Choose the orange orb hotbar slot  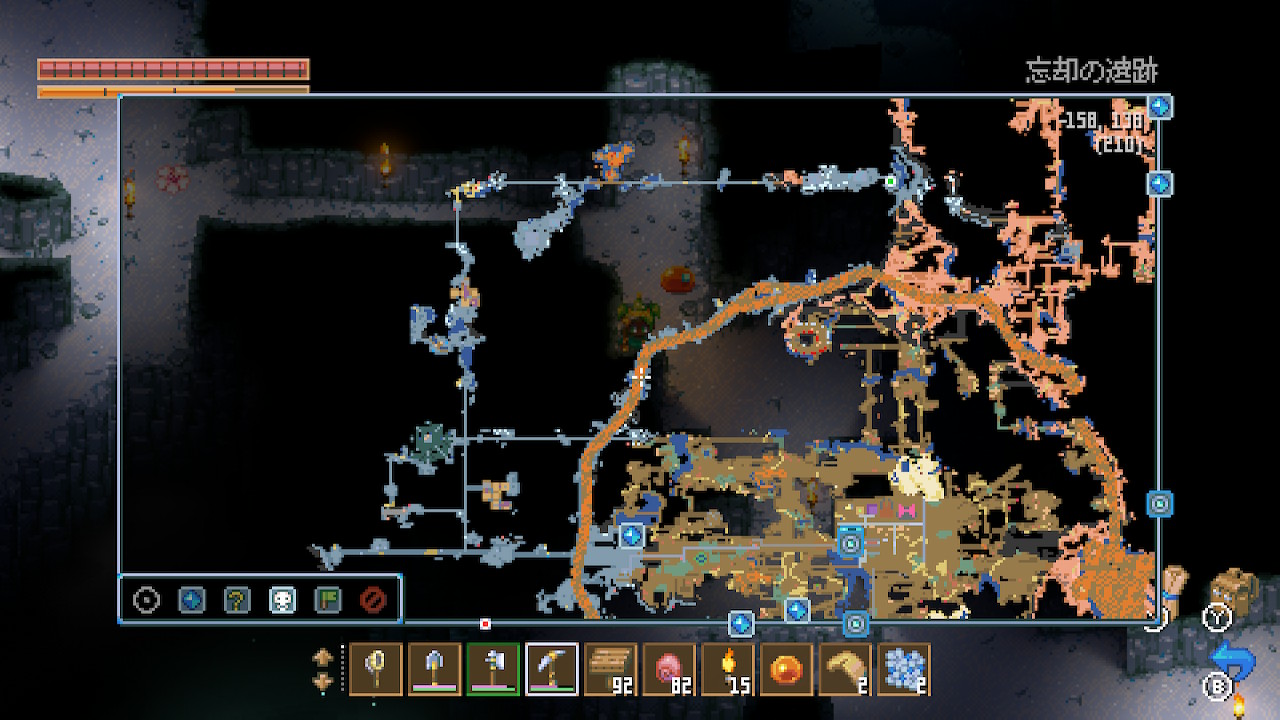(787, 669)
